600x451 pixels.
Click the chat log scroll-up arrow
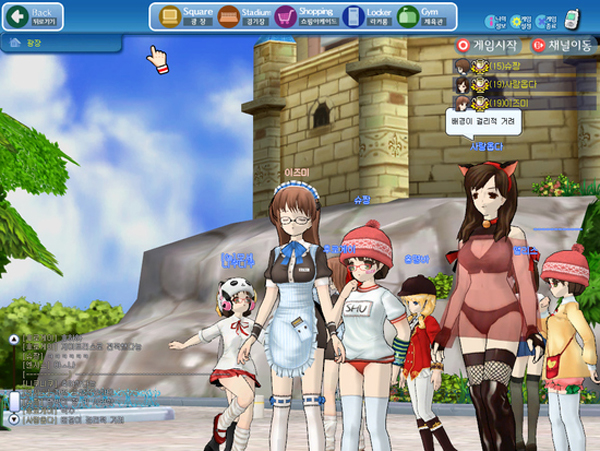pos(13,339)
